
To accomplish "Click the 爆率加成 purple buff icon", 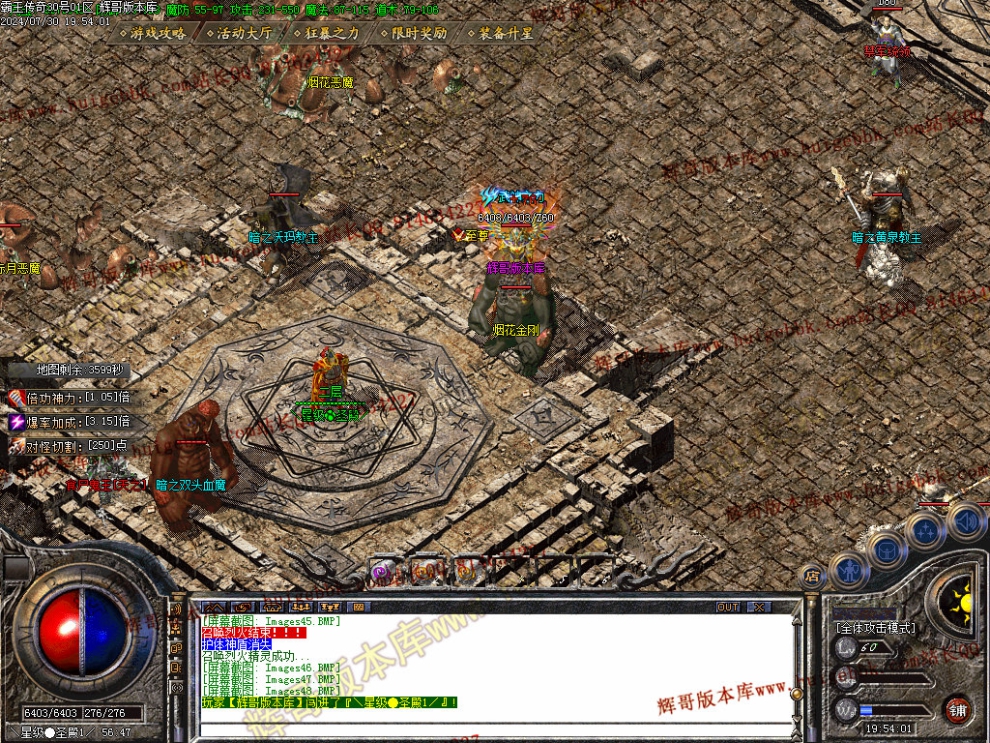I will (x=17, y=422).
